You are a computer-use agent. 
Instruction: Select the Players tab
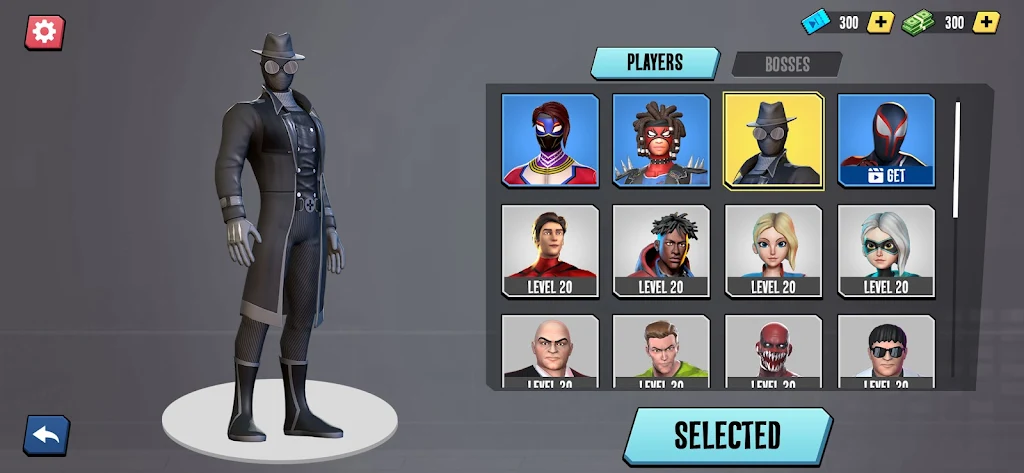[x=654, y=62]
